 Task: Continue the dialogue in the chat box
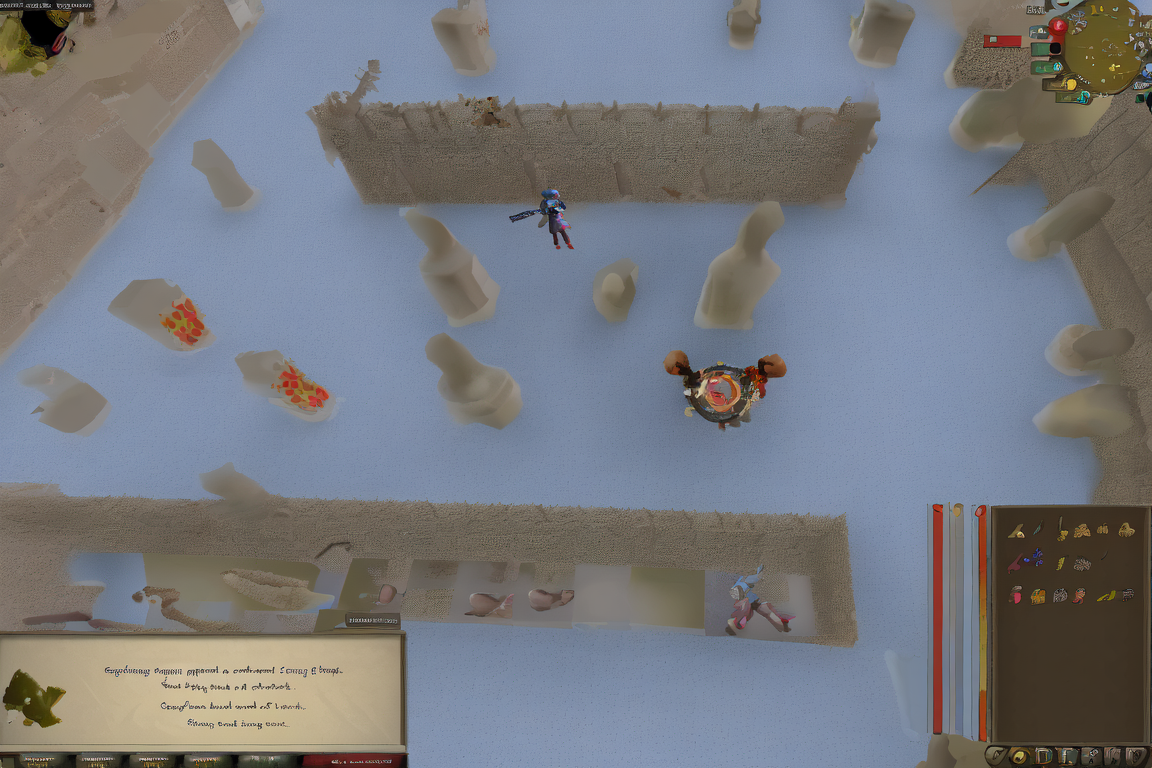(236, 723)
